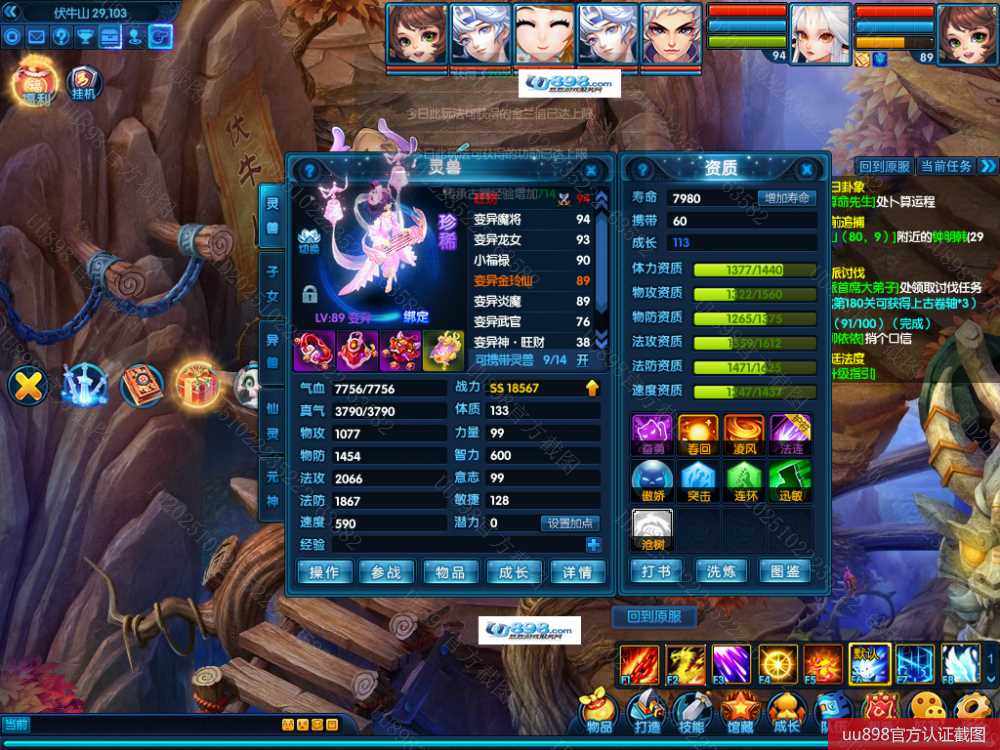Close the 灵兽 pet panel
This screenshot has height=750, width=1000.
(592, 170)
